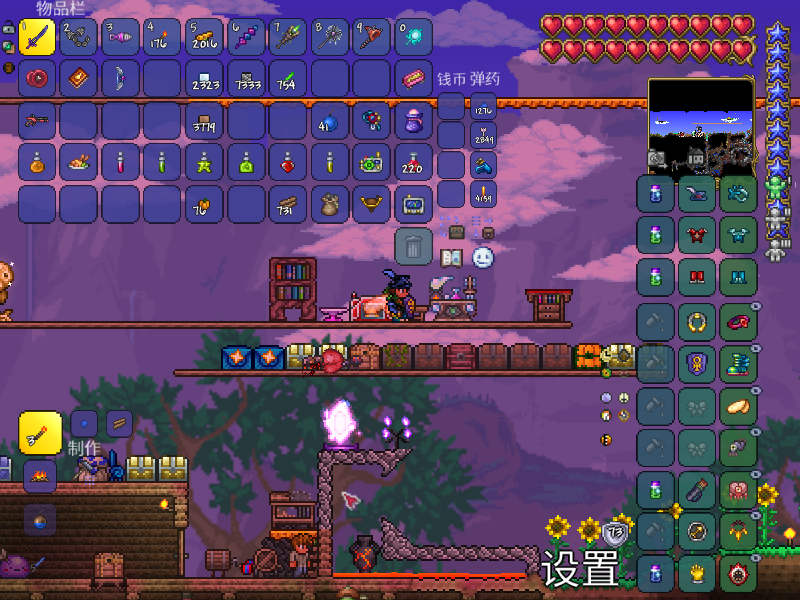Select the pink eraser-like item slot
The width and height of the screenshot is (800, 600).
414,78
